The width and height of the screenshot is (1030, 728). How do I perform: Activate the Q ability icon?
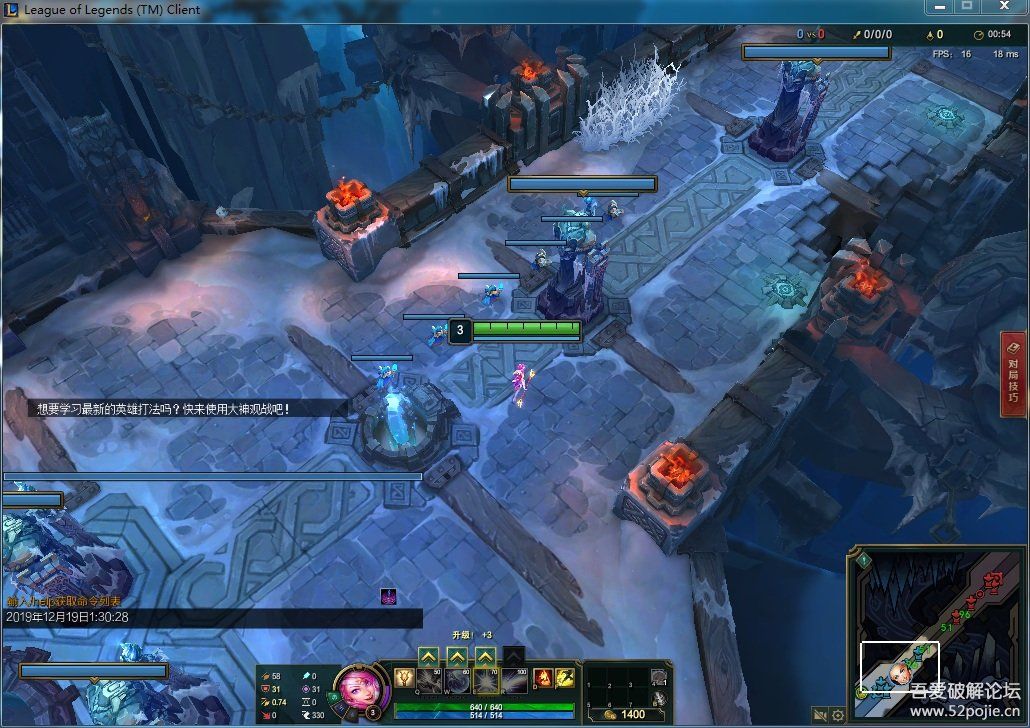tap(429, 681)
